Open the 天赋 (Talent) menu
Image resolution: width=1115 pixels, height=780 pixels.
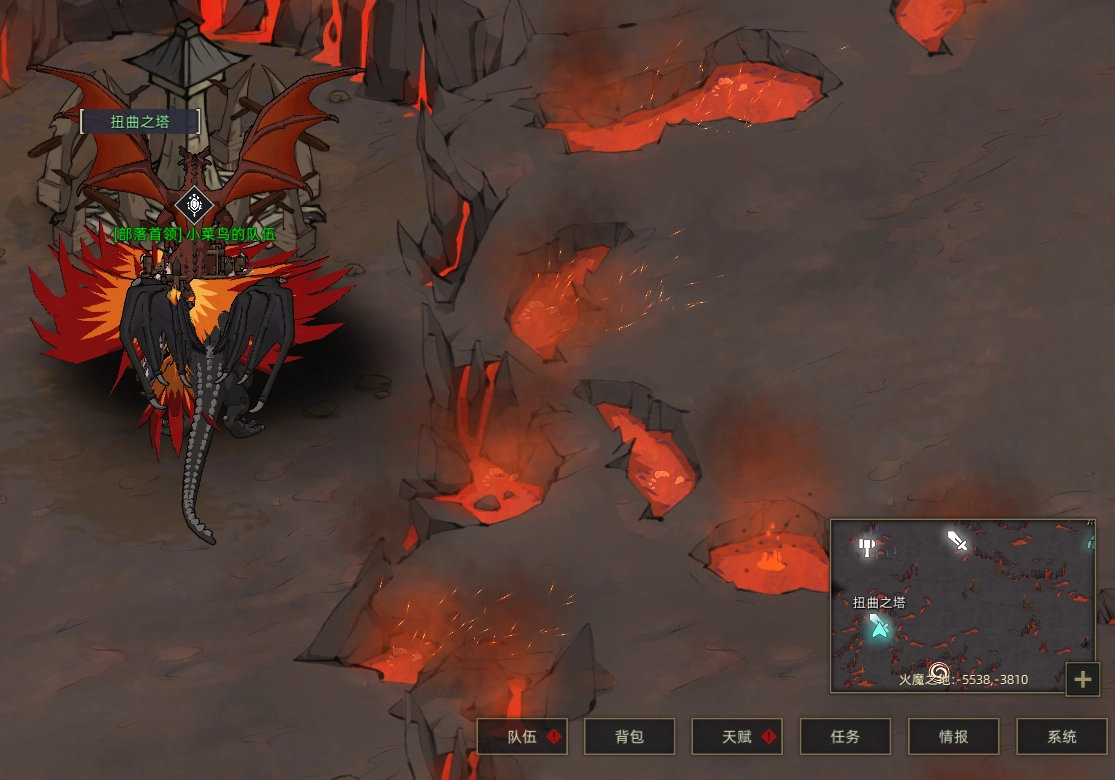[x=738, y=737]
